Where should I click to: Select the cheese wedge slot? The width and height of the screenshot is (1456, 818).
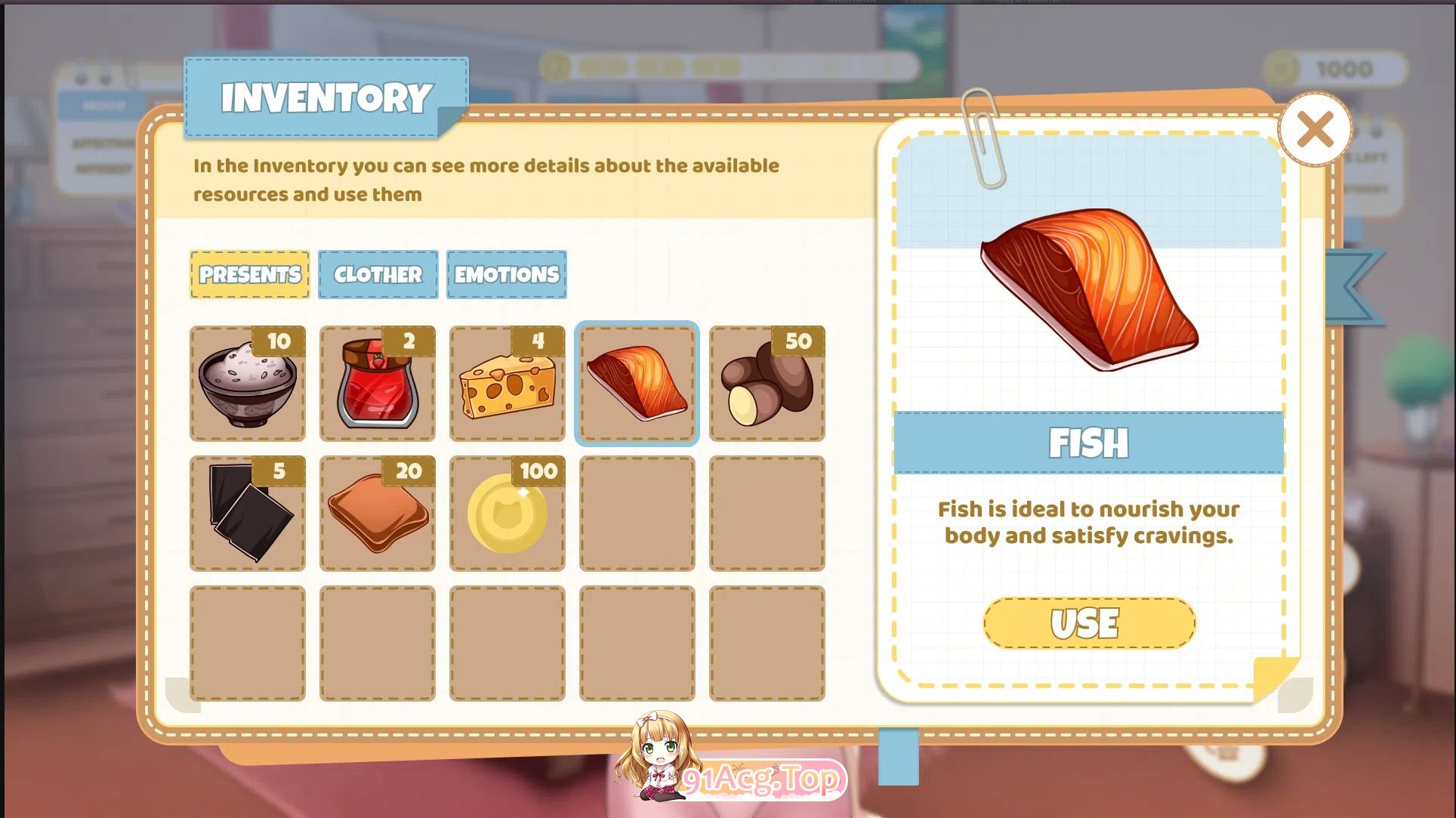[507, 384]
